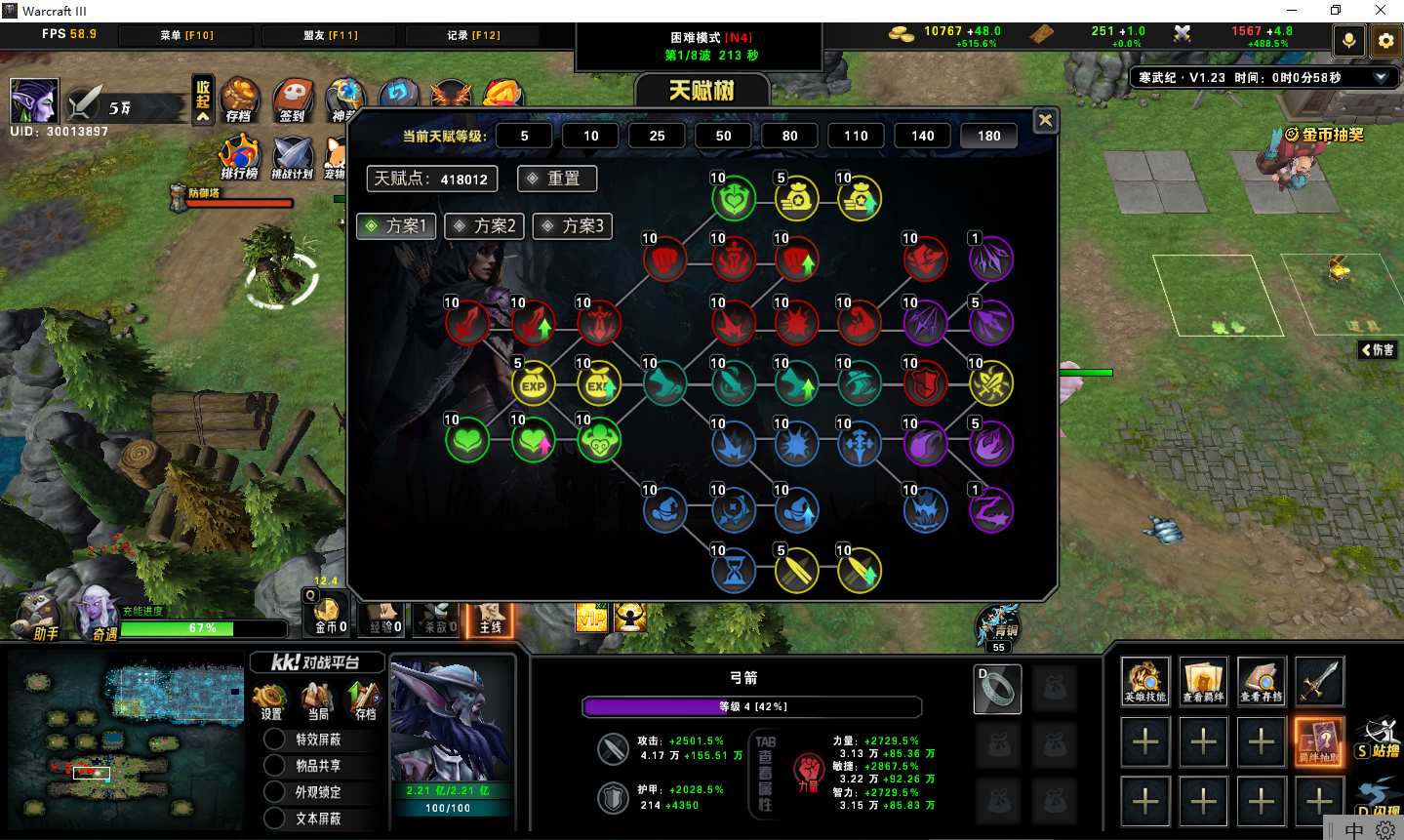Click the minimap
This screenshot has width=1404, height=840.
[127, 741]
